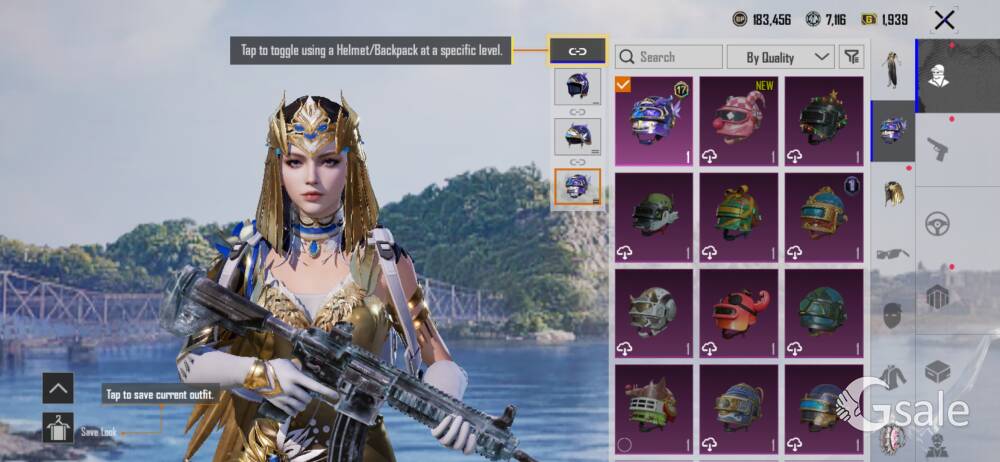
Task: Toggle the helmet level link button
Action: pos(577,50)
